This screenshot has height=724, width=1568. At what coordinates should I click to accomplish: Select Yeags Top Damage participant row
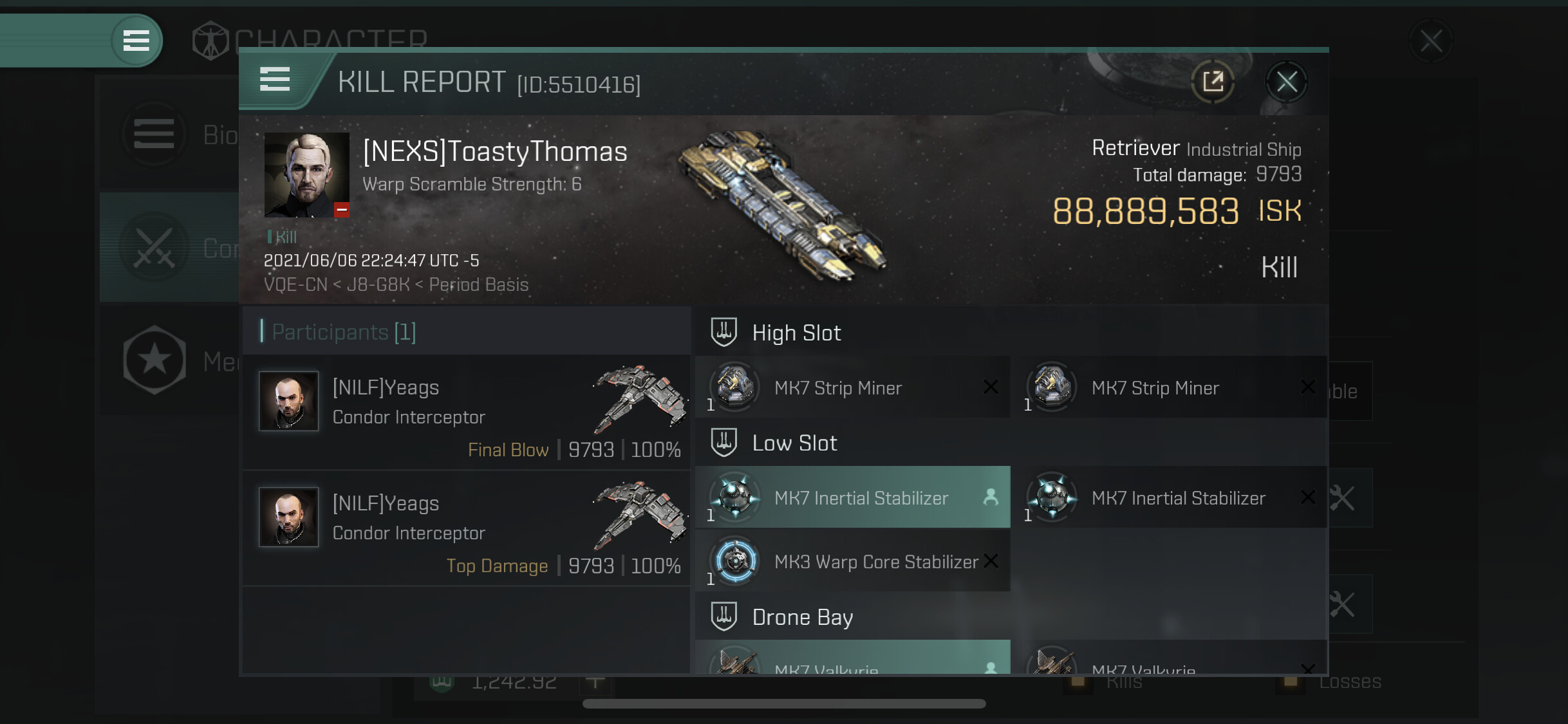coord(467,528)
